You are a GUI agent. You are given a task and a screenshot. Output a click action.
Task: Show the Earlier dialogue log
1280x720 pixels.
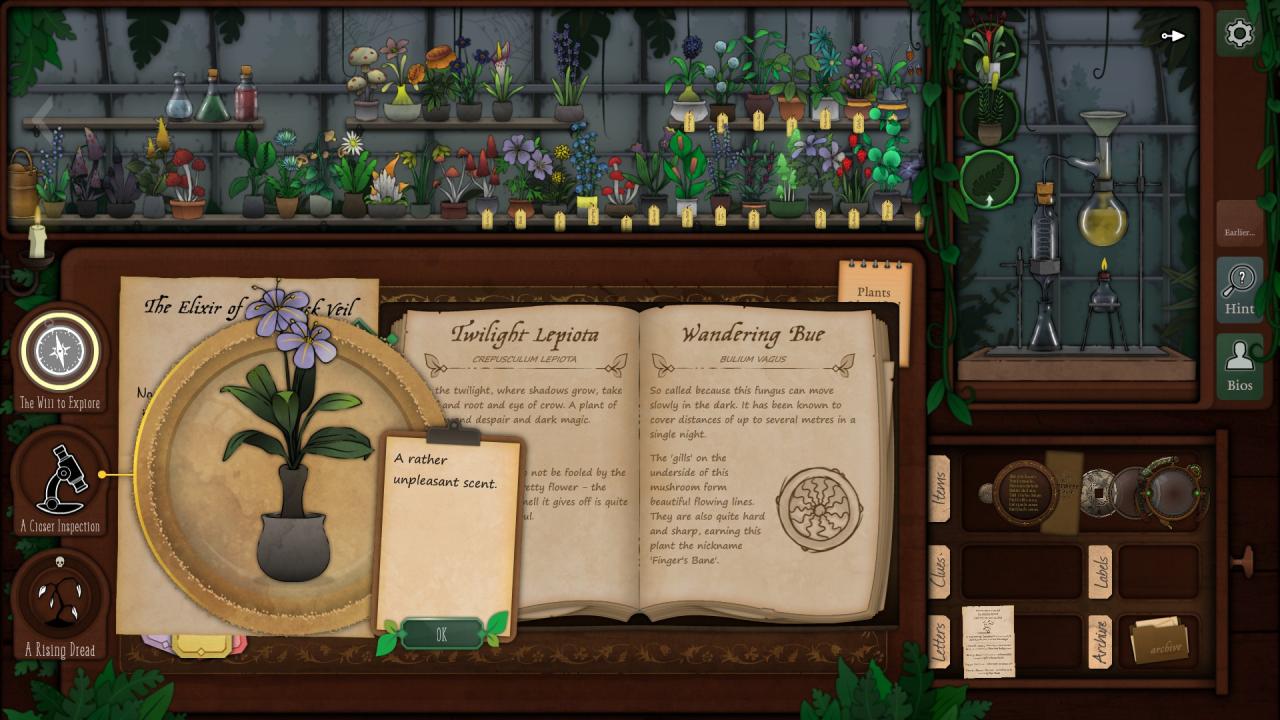click(1239, 232)
